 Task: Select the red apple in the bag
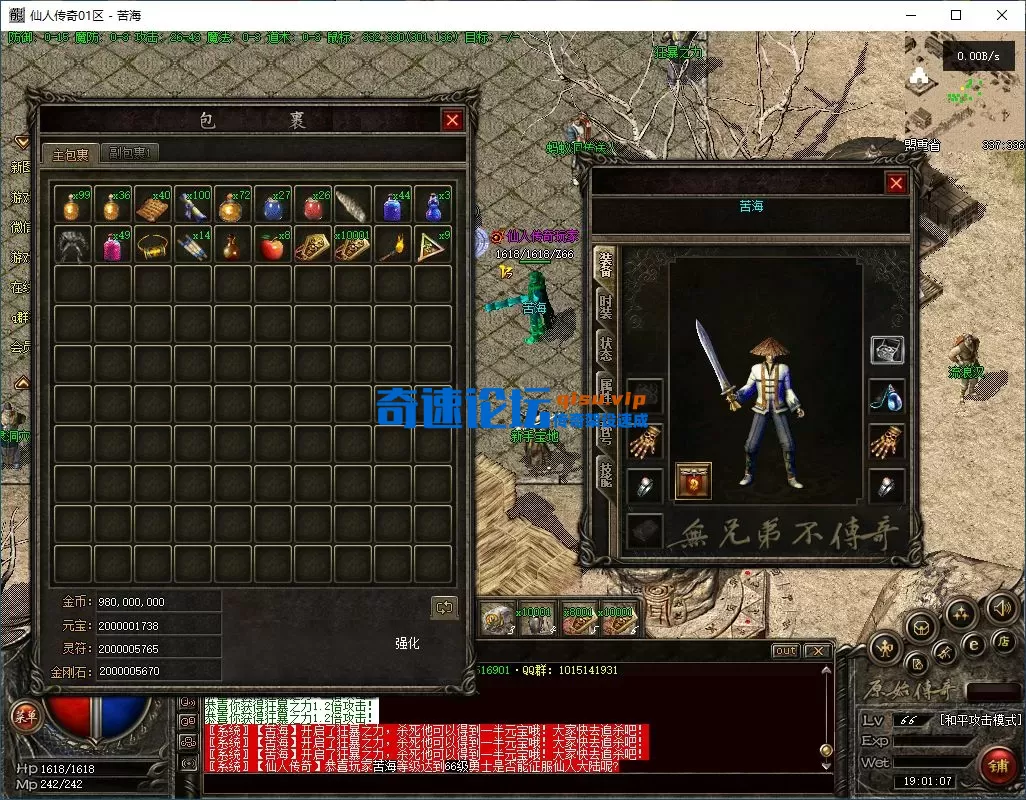click(272, 245)
